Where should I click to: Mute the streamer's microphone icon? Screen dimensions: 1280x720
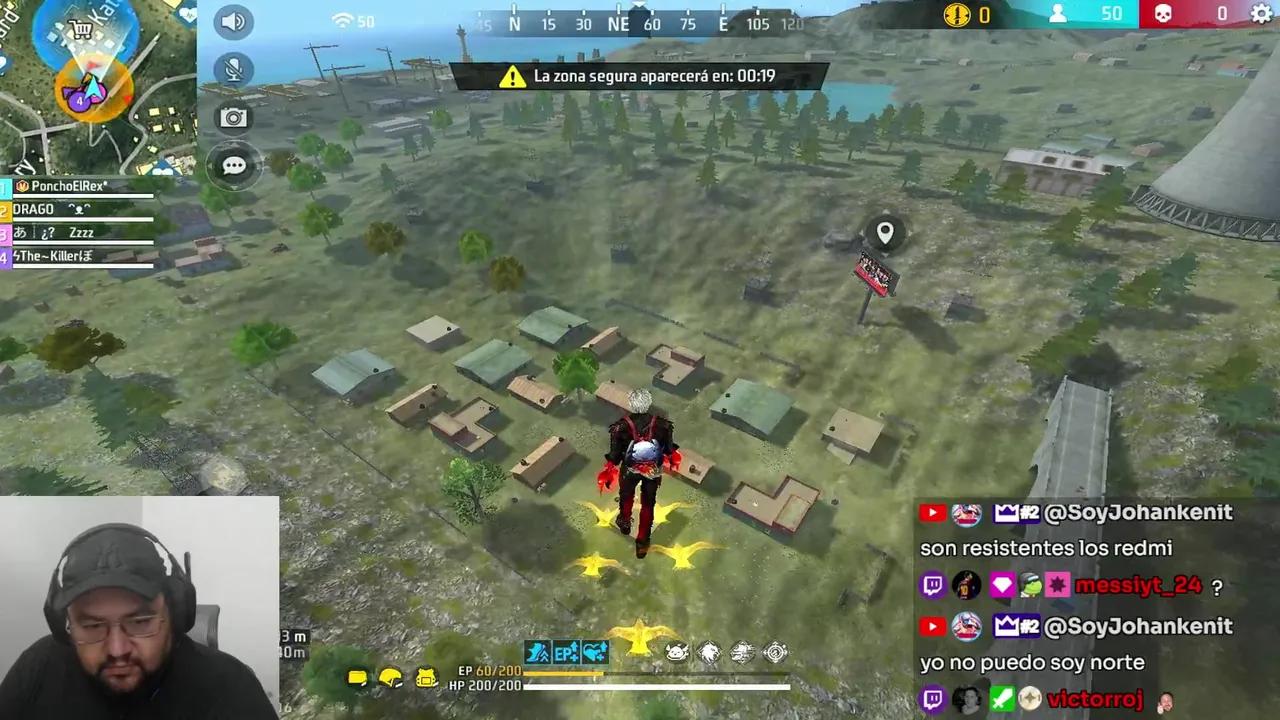point(233,67)
